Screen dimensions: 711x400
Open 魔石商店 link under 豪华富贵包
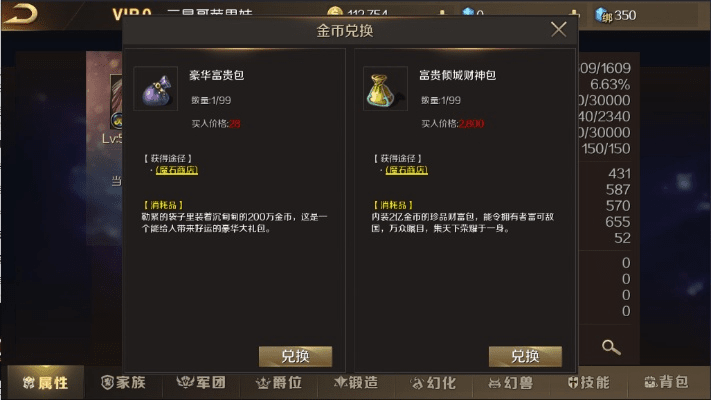pos(176,170)
